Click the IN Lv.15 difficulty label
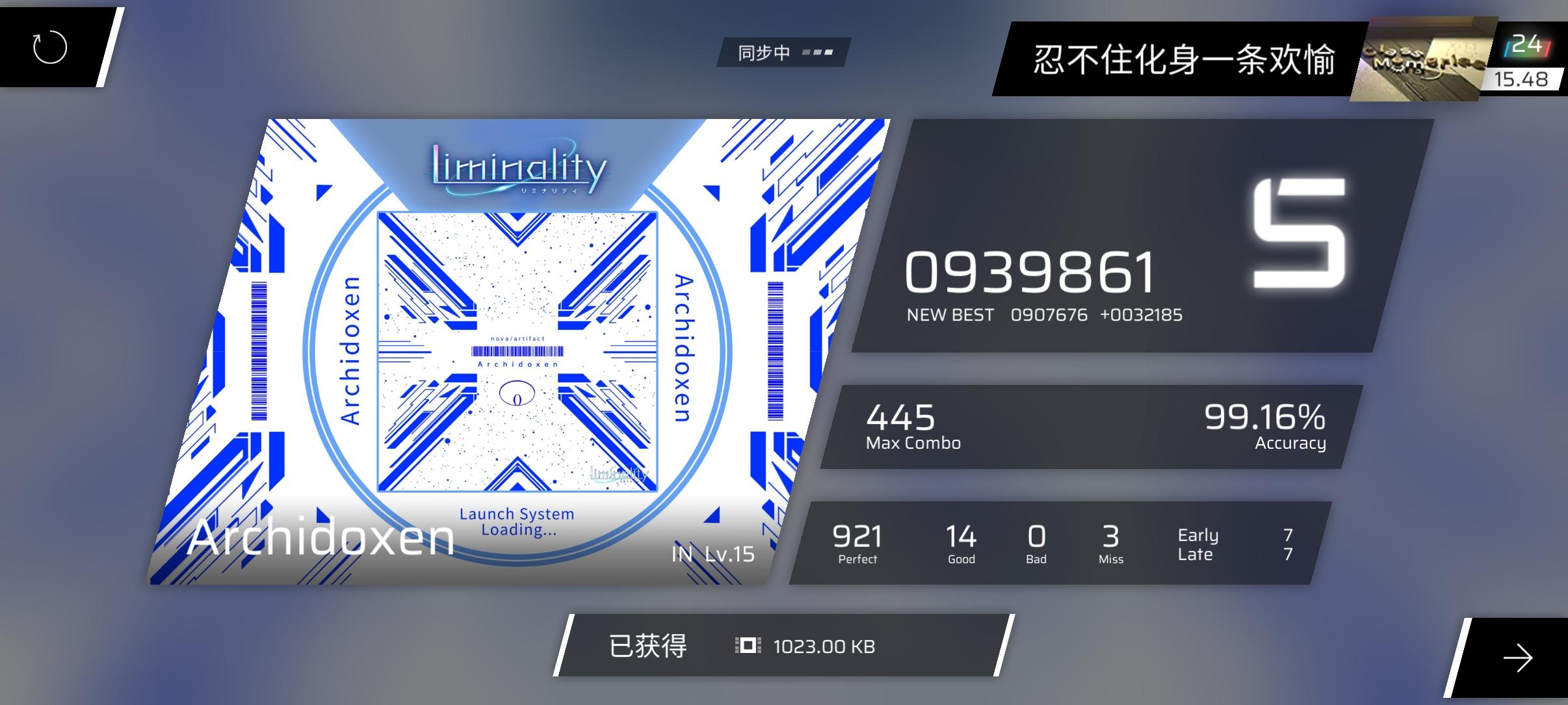The width and height of the screenshot is (1568, 705). pyautogui.click(x=712, y=554)
